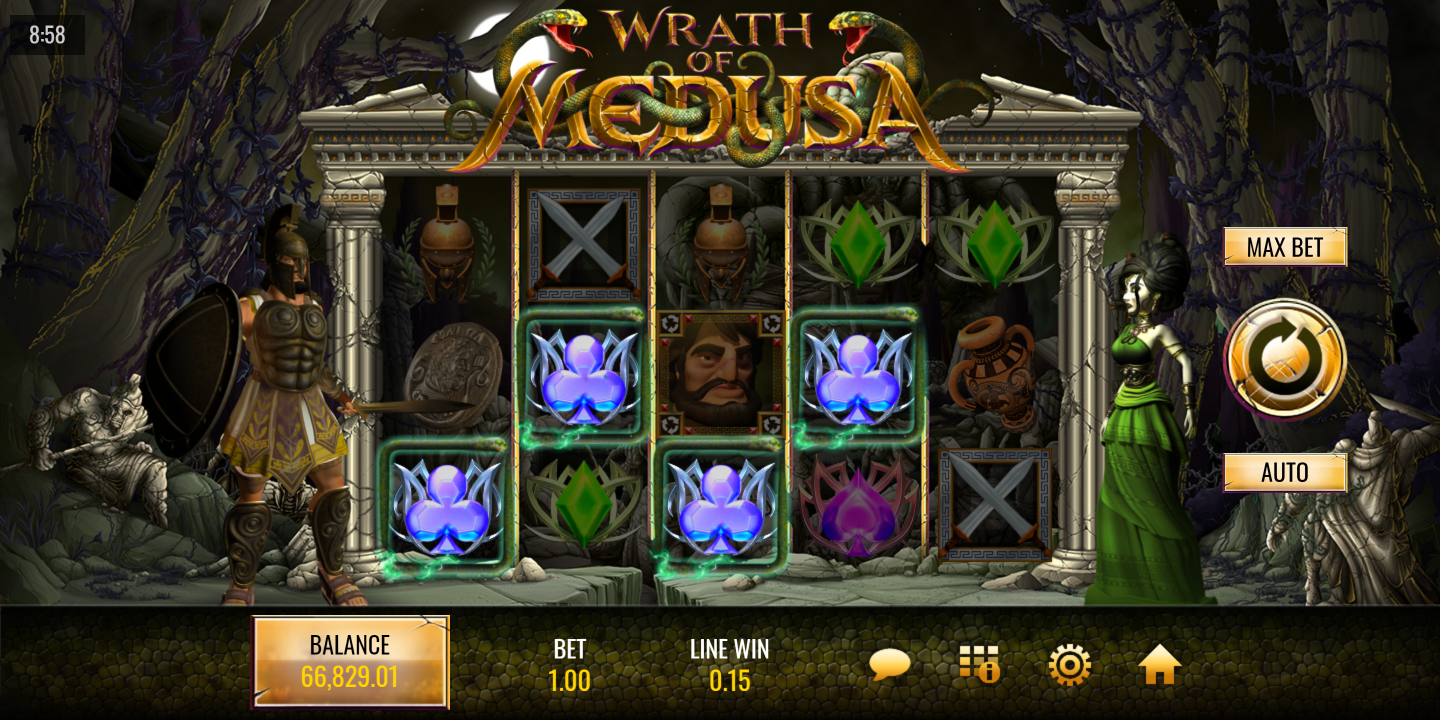The width and height of the screenshot is (1440, 720).
Task: Tap the BET amount display
Action: pyautogui.click(x=569, y=666)
